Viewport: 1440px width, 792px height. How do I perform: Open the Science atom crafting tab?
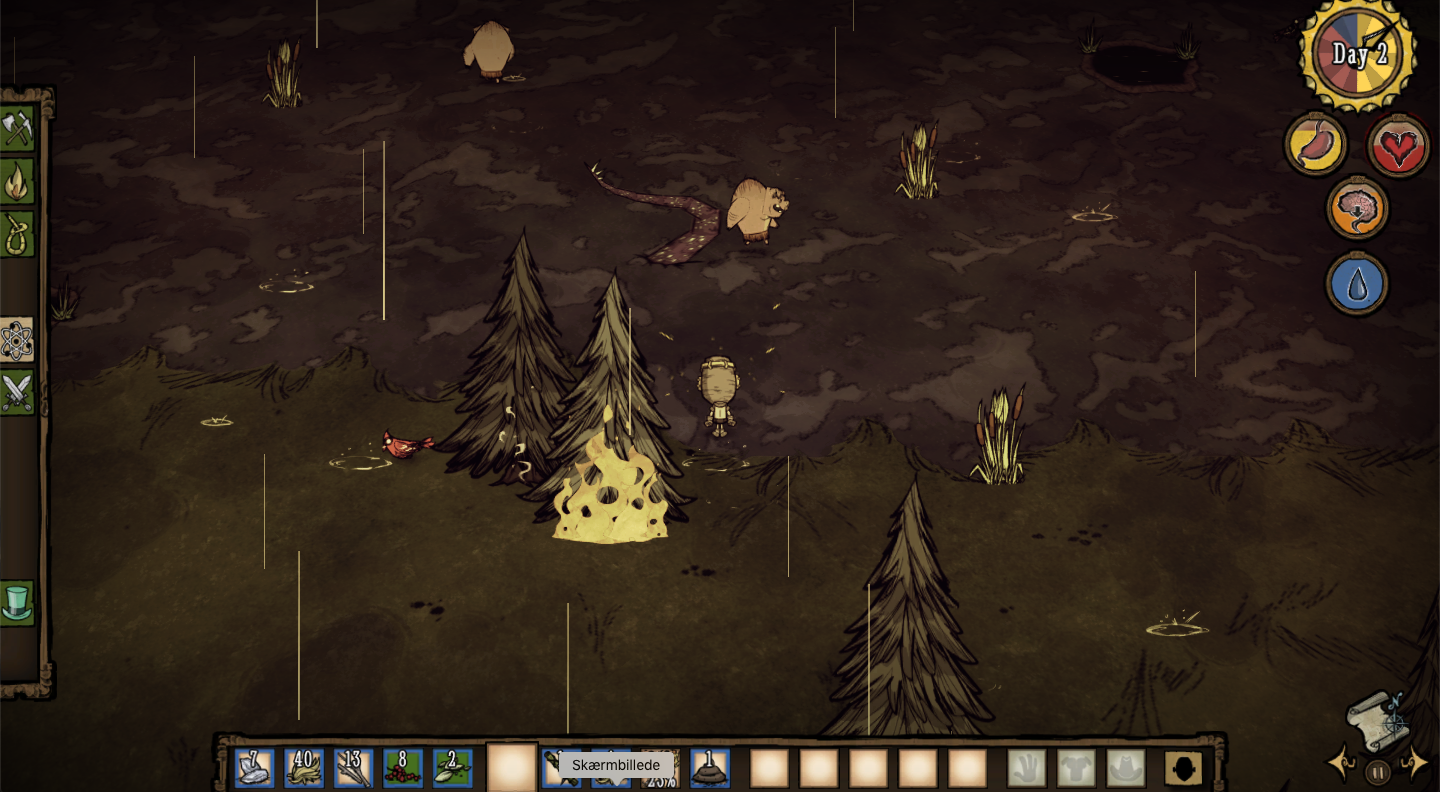click(x=17, y=341)
